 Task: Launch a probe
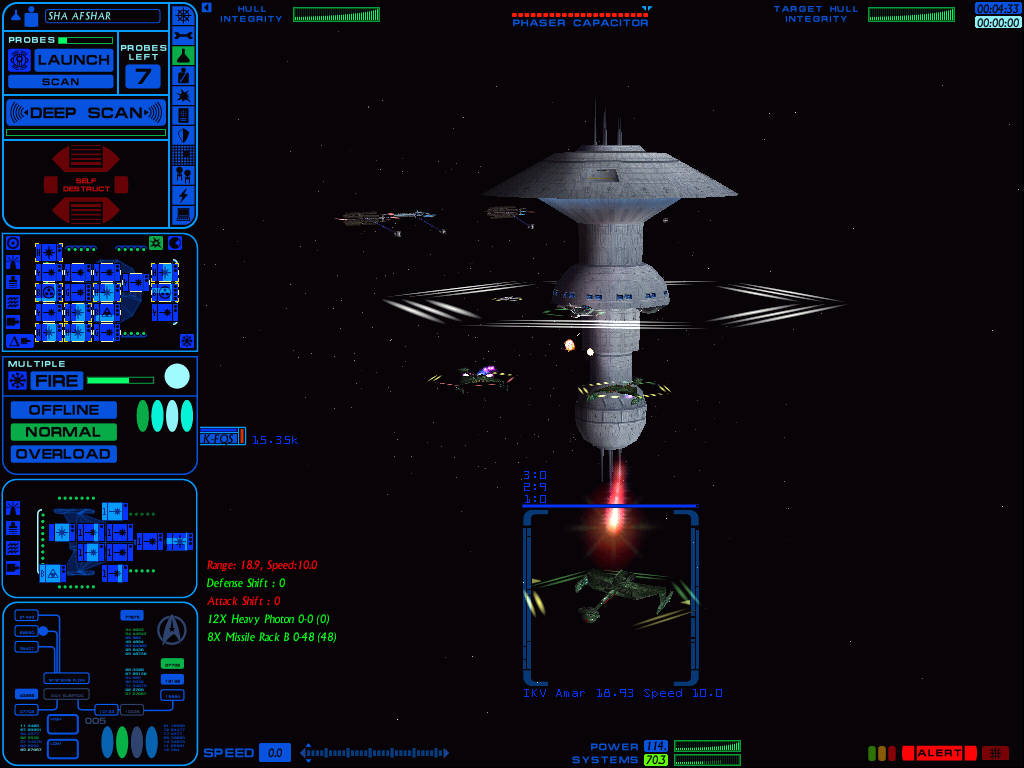click(73, 60)
